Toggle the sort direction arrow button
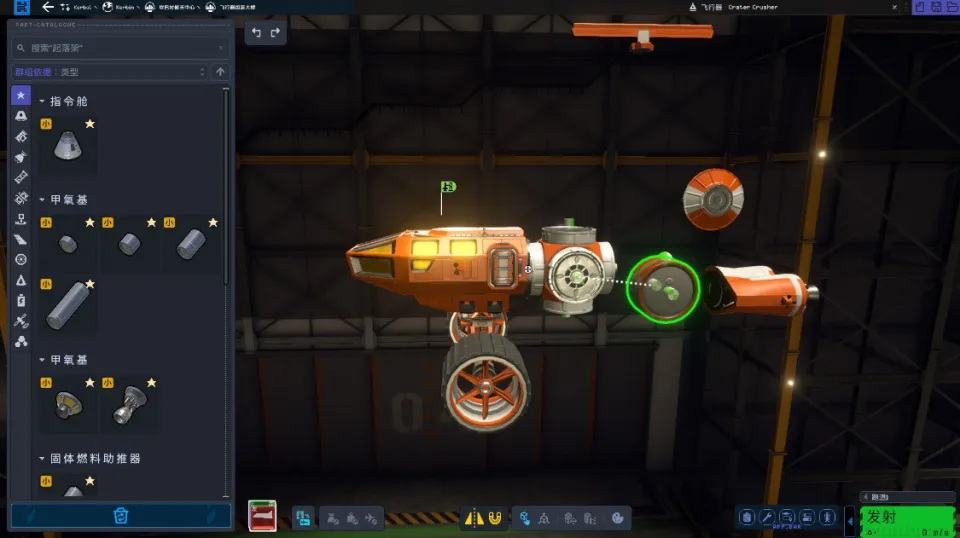Screen dimensions: 960x538 coord(221,72)
